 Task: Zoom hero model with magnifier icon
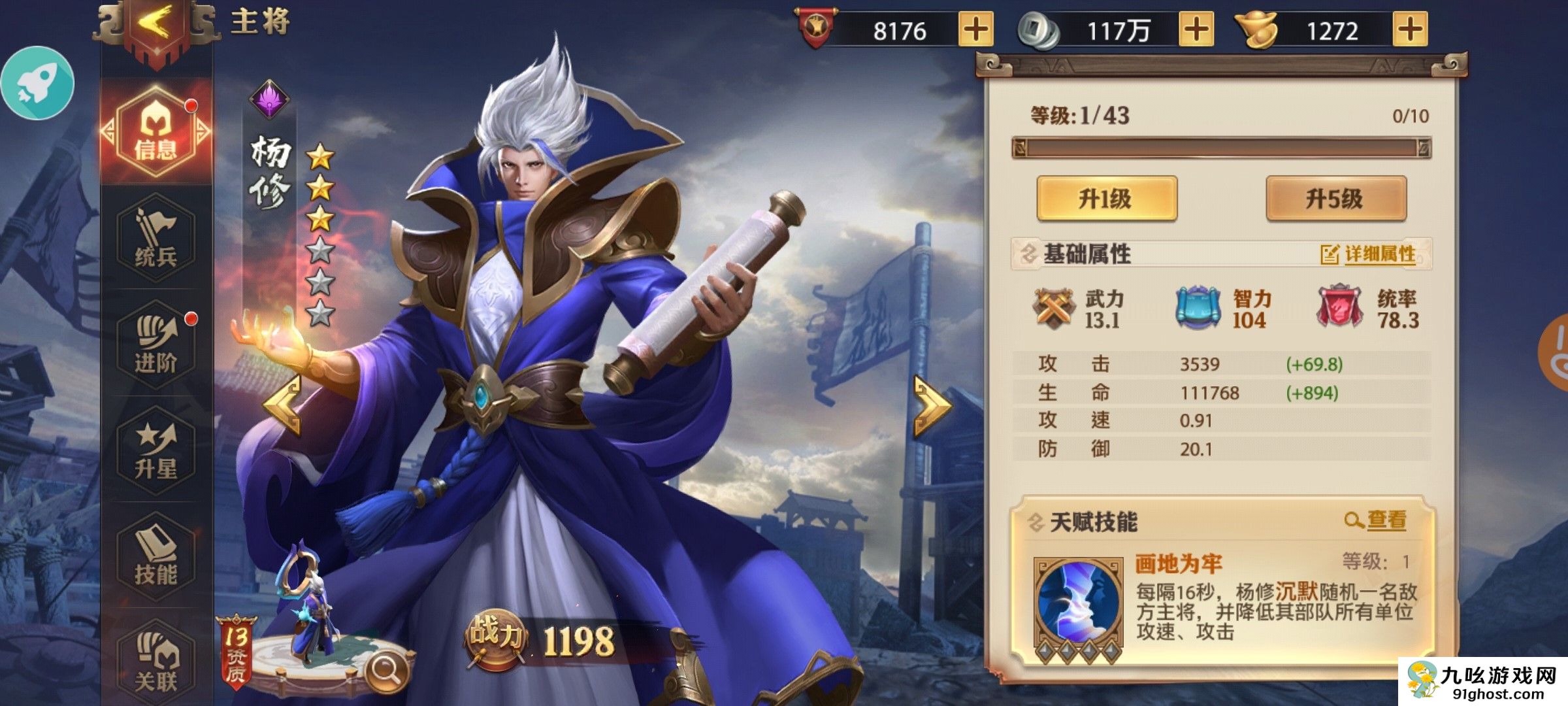(386, 670)
